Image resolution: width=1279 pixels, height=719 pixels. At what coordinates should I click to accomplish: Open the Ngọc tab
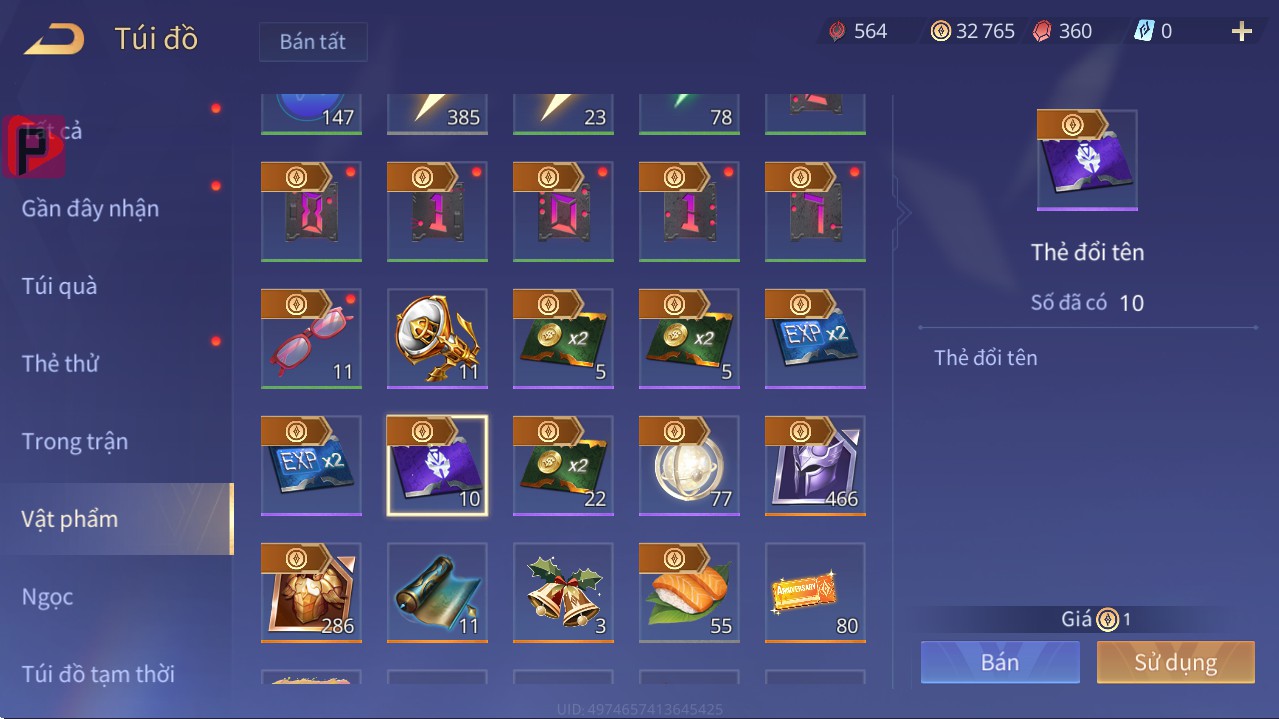coord(48,597)
